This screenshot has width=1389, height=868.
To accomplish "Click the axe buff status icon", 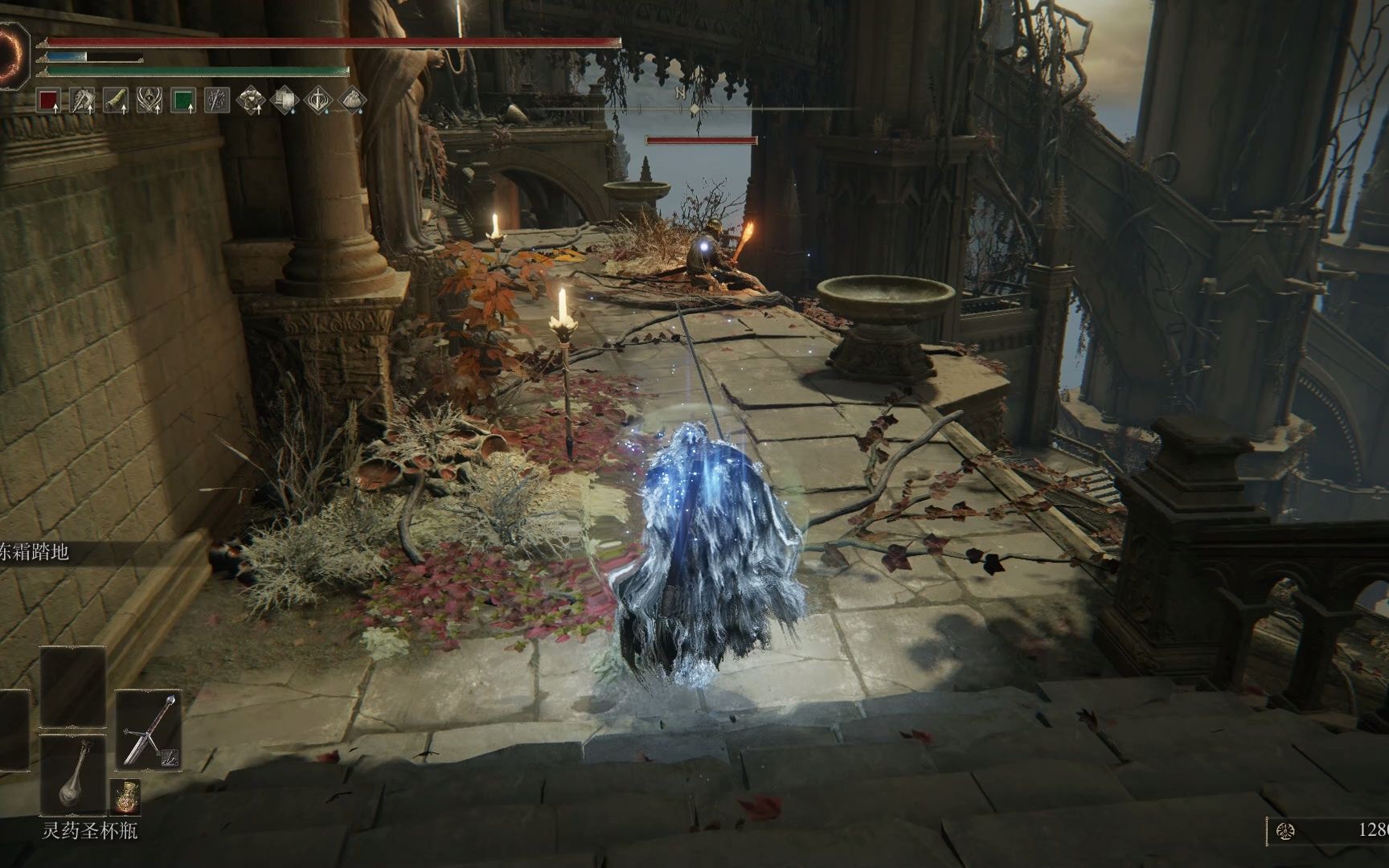I will point(83,100).
